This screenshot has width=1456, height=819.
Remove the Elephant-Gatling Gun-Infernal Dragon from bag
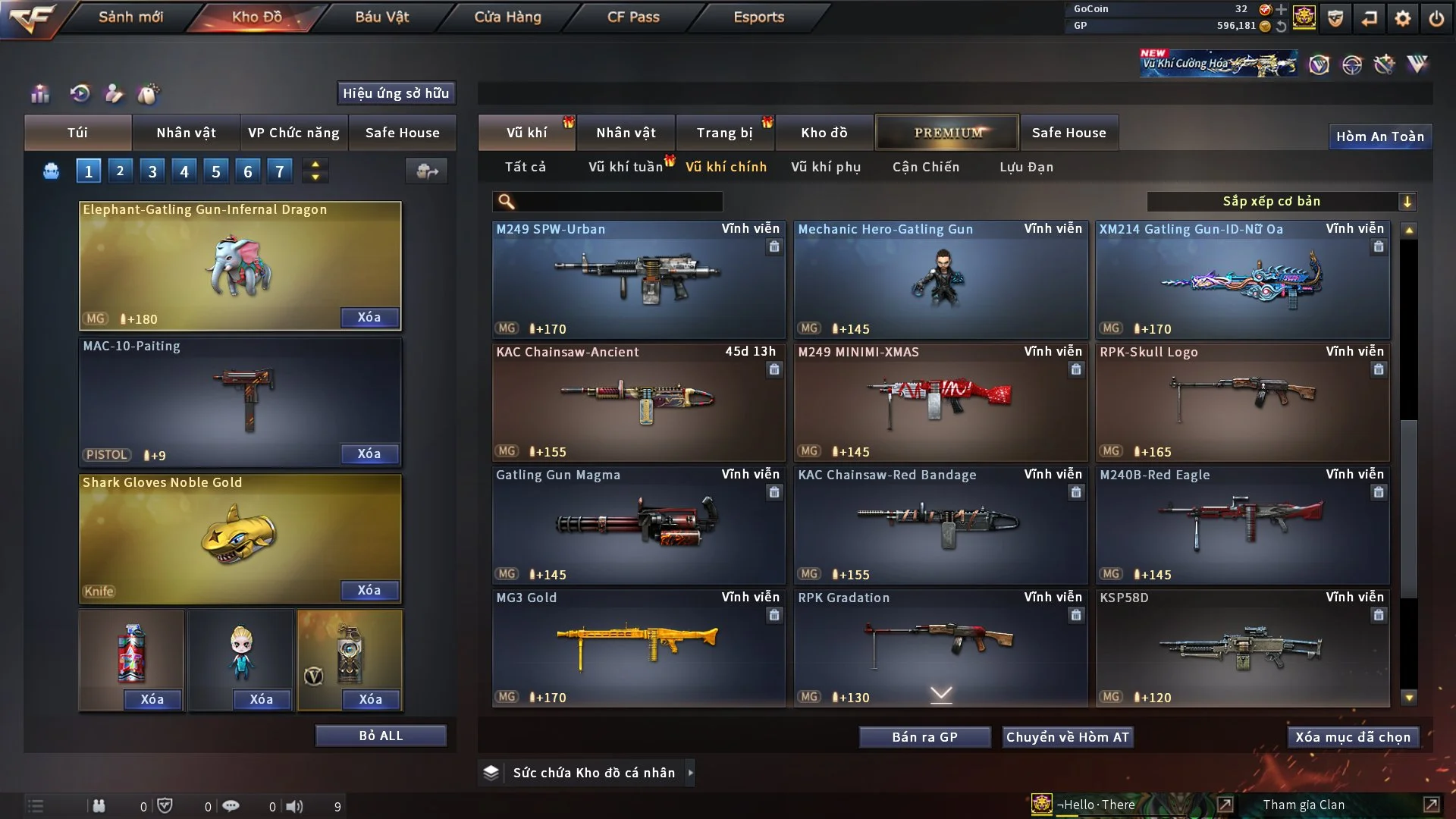369,317
